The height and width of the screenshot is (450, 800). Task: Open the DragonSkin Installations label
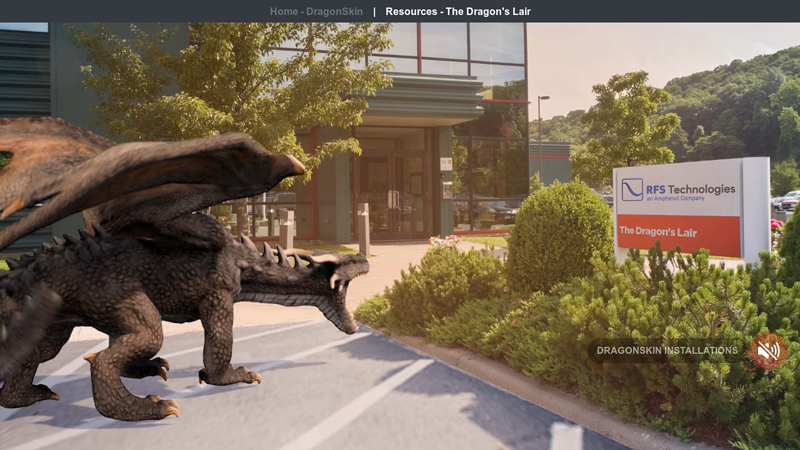[667, 351]
